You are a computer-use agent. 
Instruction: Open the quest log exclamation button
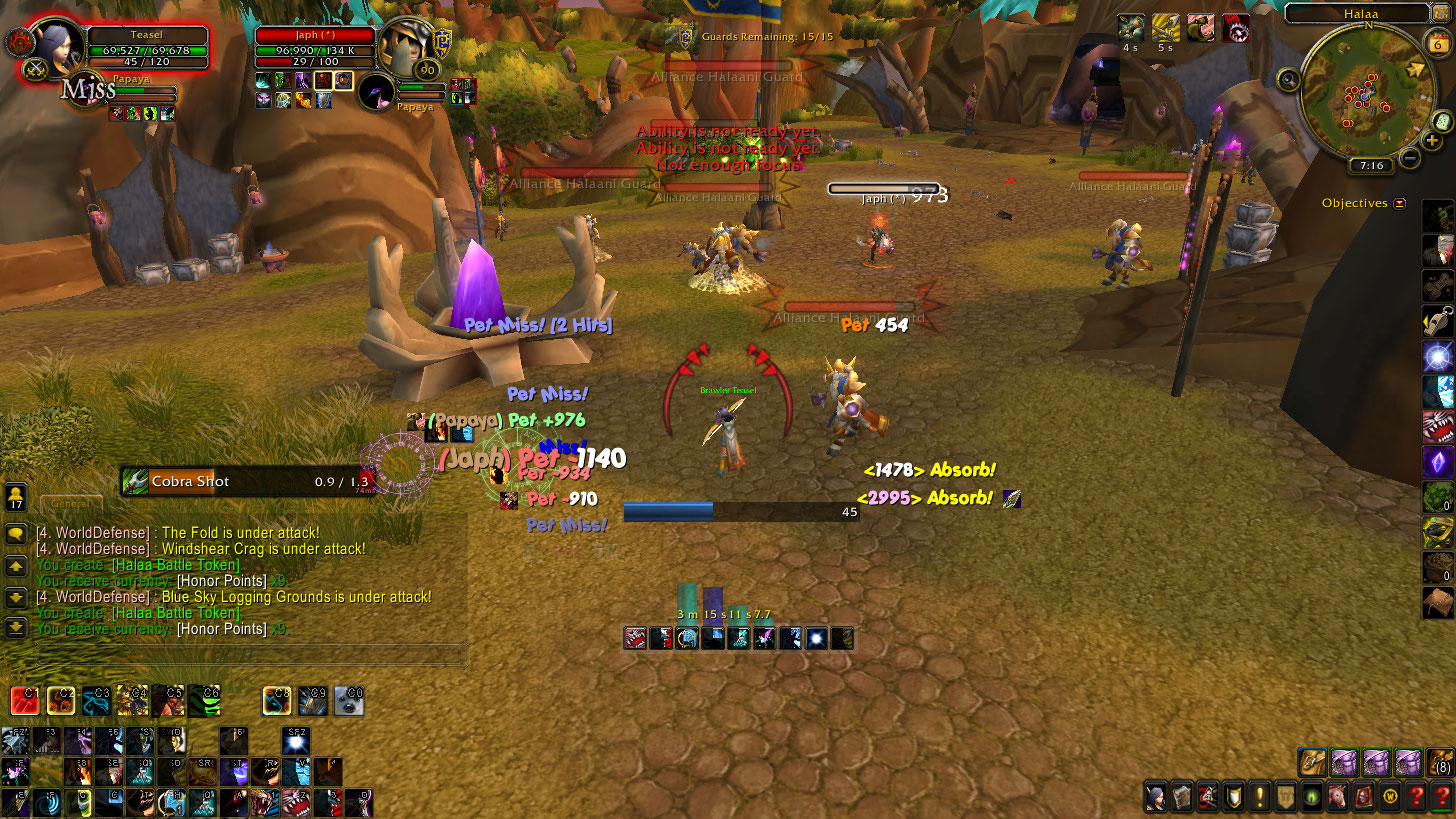1259,796
